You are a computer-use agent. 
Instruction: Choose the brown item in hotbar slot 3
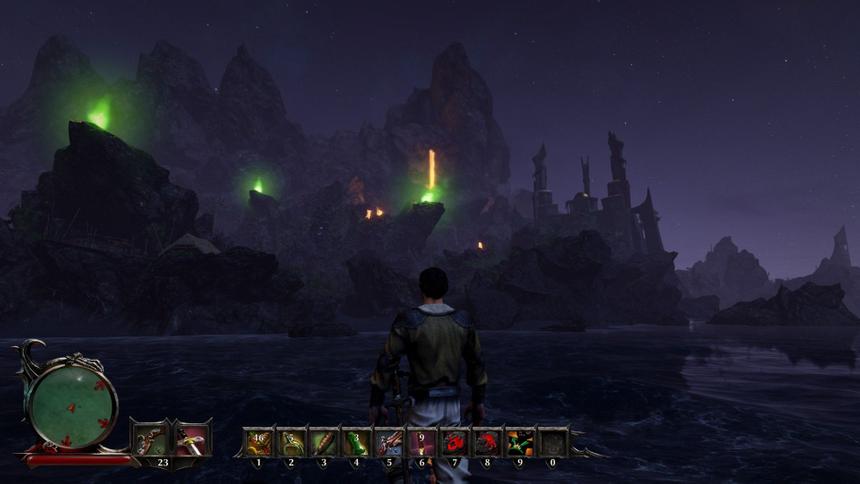pyautogui.click(x=324, y=441)
